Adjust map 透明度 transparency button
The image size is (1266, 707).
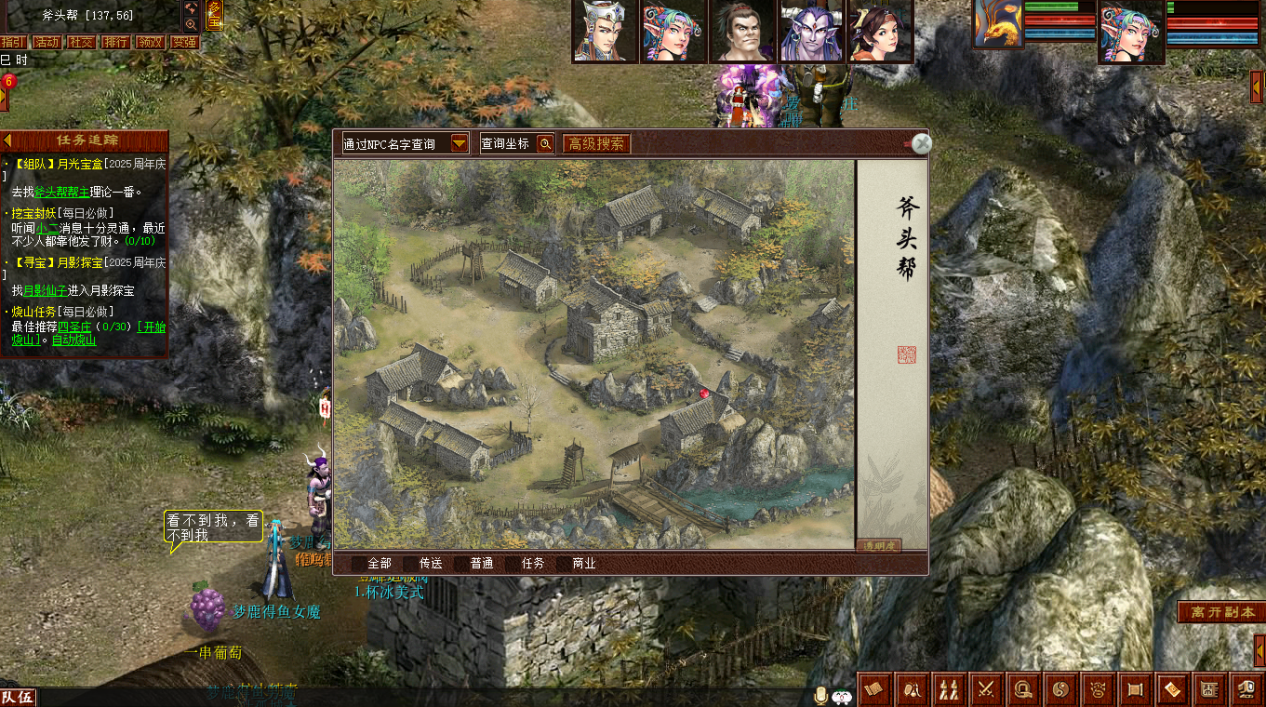pos(878,546)
